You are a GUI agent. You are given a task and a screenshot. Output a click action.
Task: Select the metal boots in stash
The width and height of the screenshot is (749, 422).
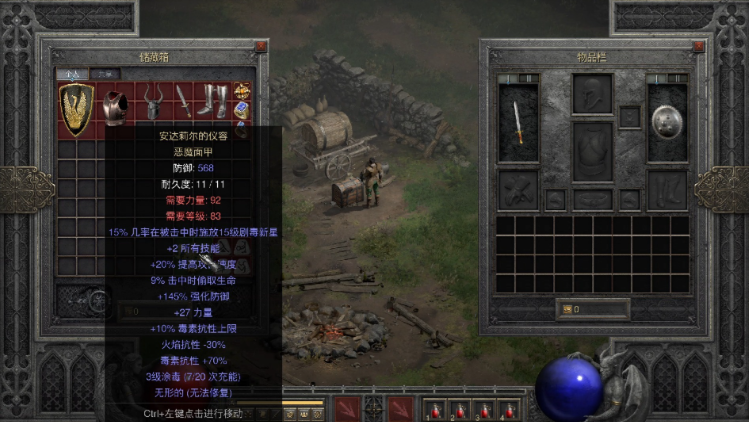pyautogui.click(x=214, y=101)
